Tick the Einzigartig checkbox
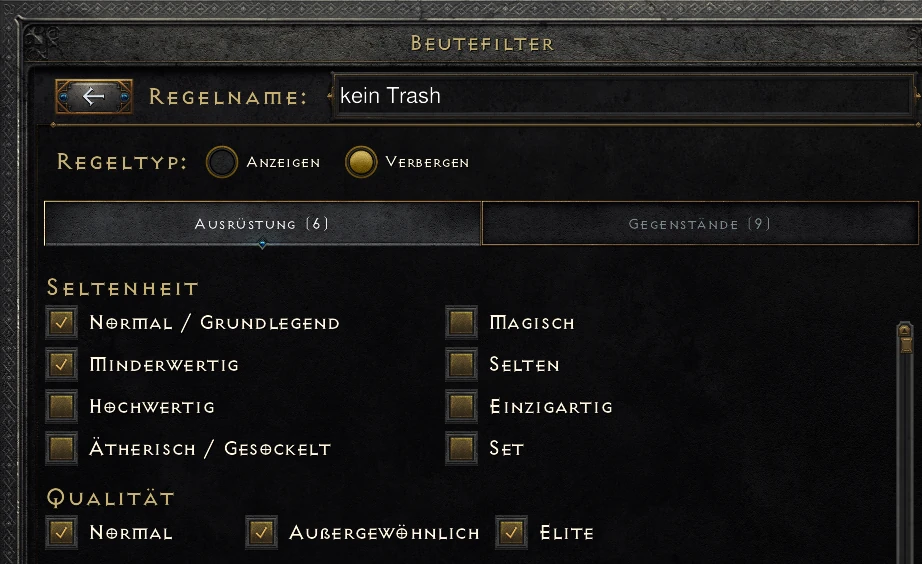Viewport: 922px width, 564px height. [x=461, y=407]
